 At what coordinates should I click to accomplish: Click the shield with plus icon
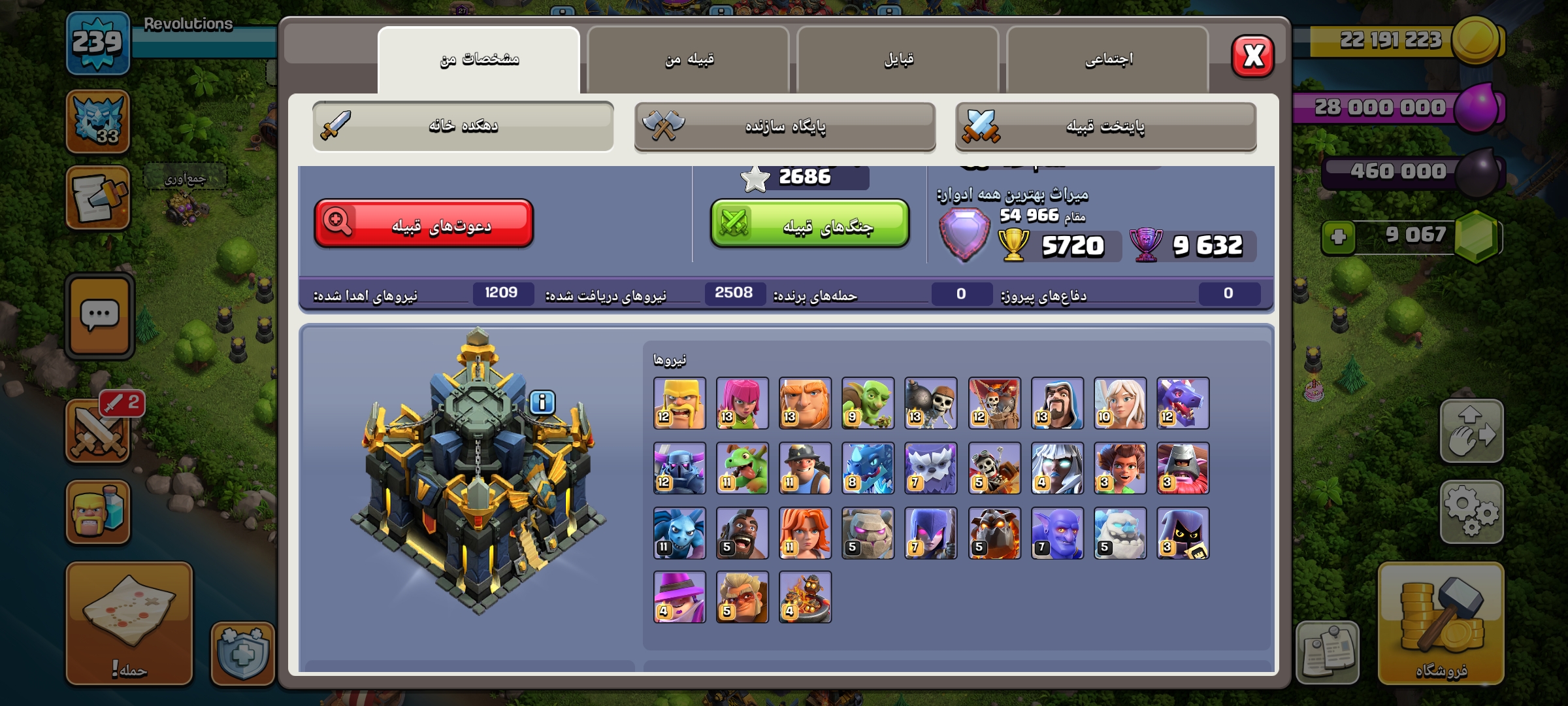click(242, 653)
